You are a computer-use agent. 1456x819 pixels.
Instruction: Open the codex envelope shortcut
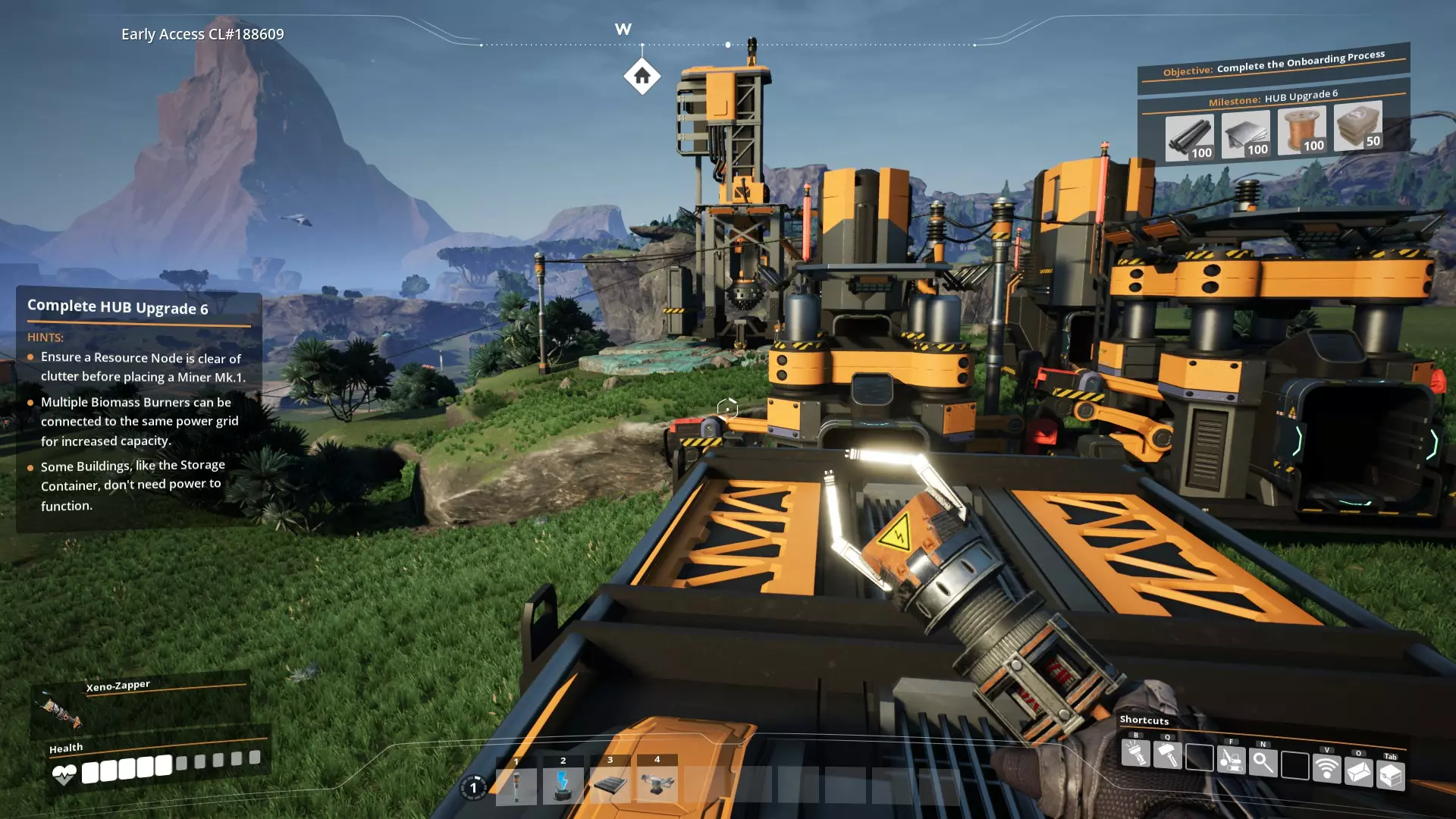coord(1358,772)
